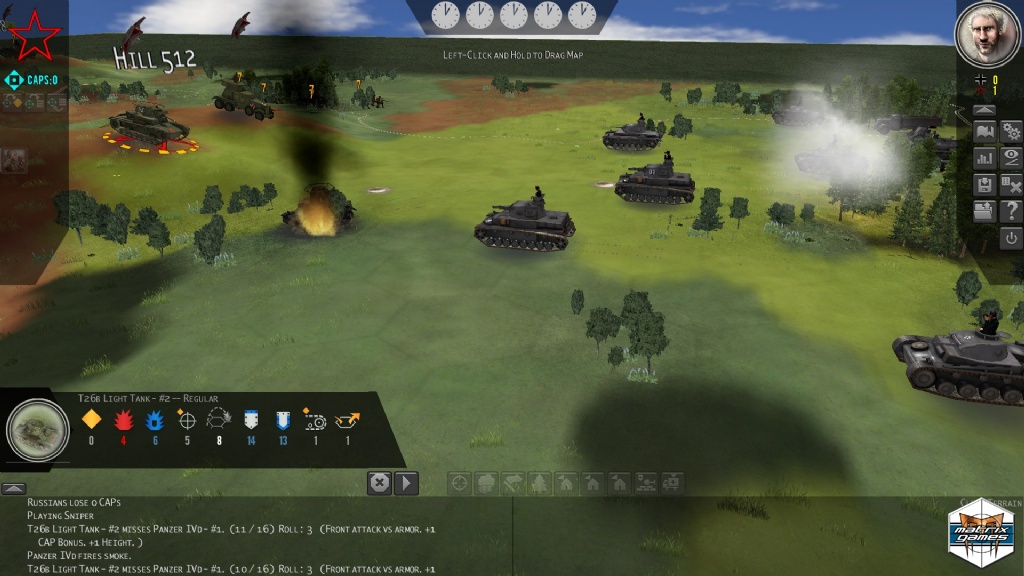
Task: Click the play arrow button
Action: (406, 483)
